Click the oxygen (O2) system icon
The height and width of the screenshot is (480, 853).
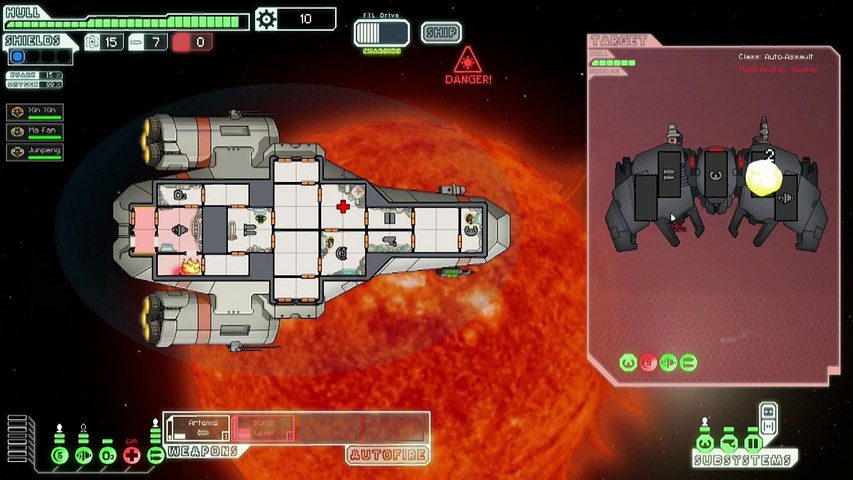(107, 456)
